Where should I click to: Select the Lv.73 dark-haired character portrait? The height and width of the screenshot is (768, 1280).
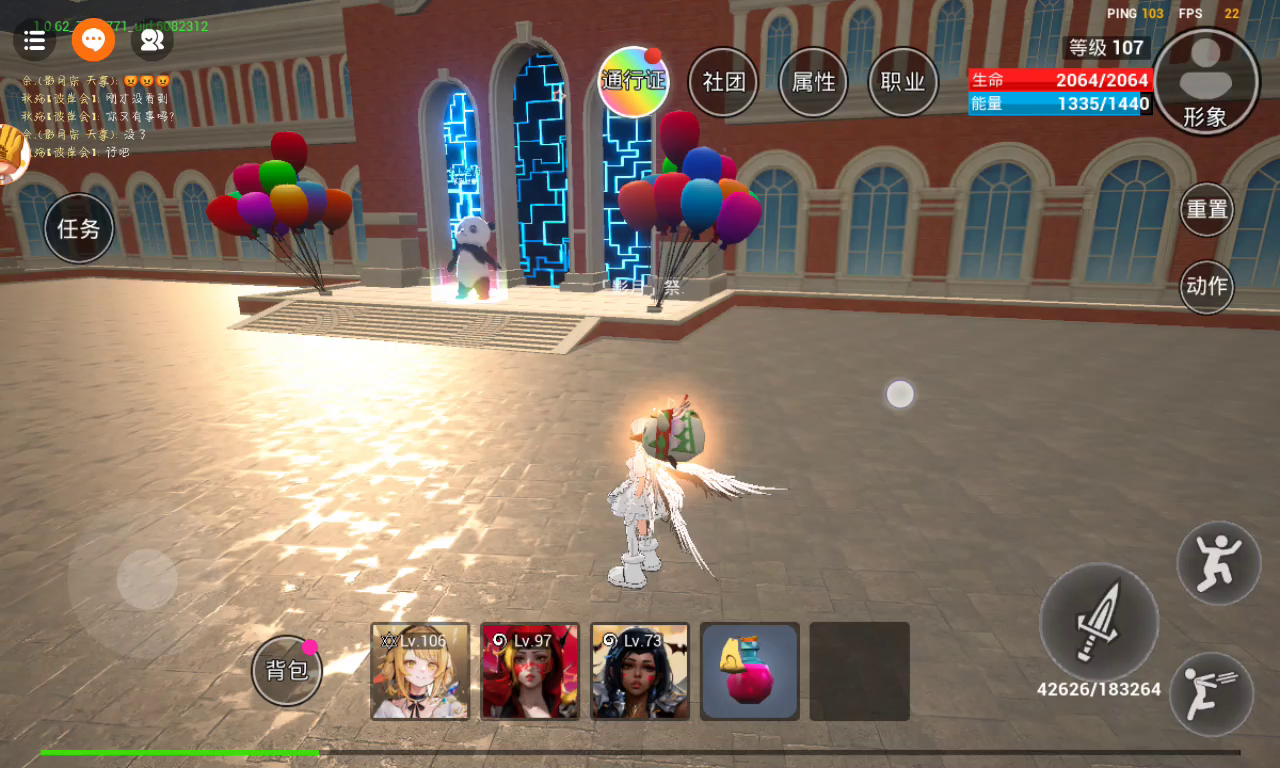[x=640, y=671]
